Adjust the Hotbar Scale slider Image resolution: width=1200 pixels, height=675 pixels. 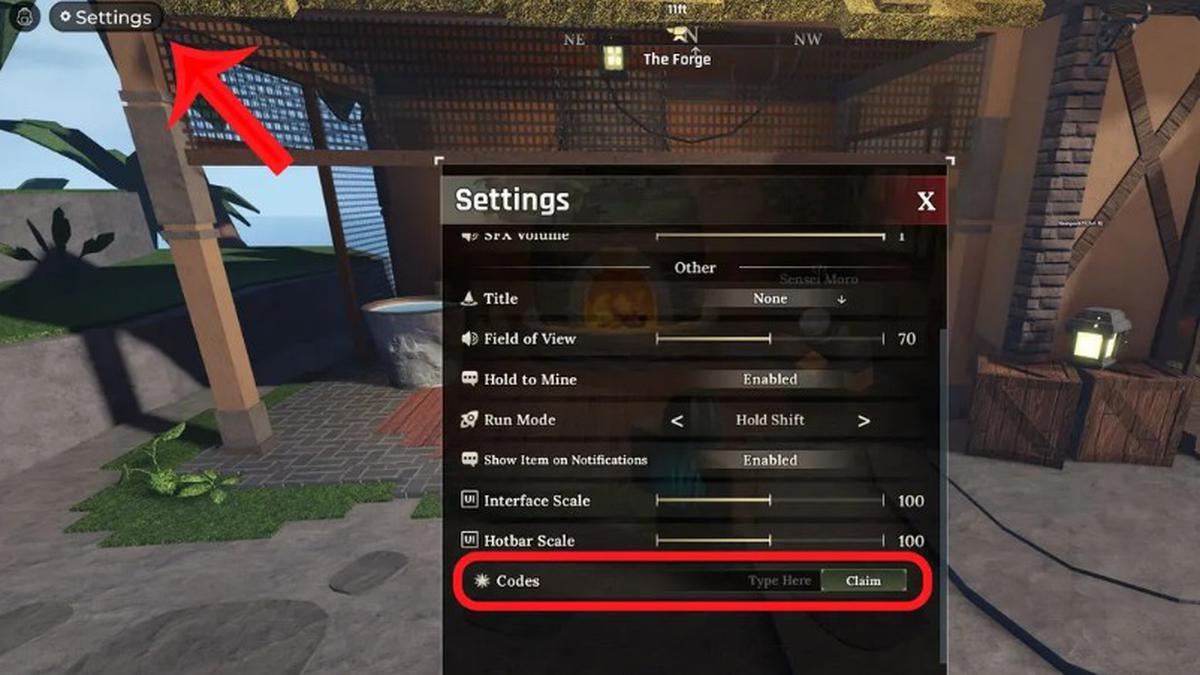pyautogui.click(x=770, y=541)
